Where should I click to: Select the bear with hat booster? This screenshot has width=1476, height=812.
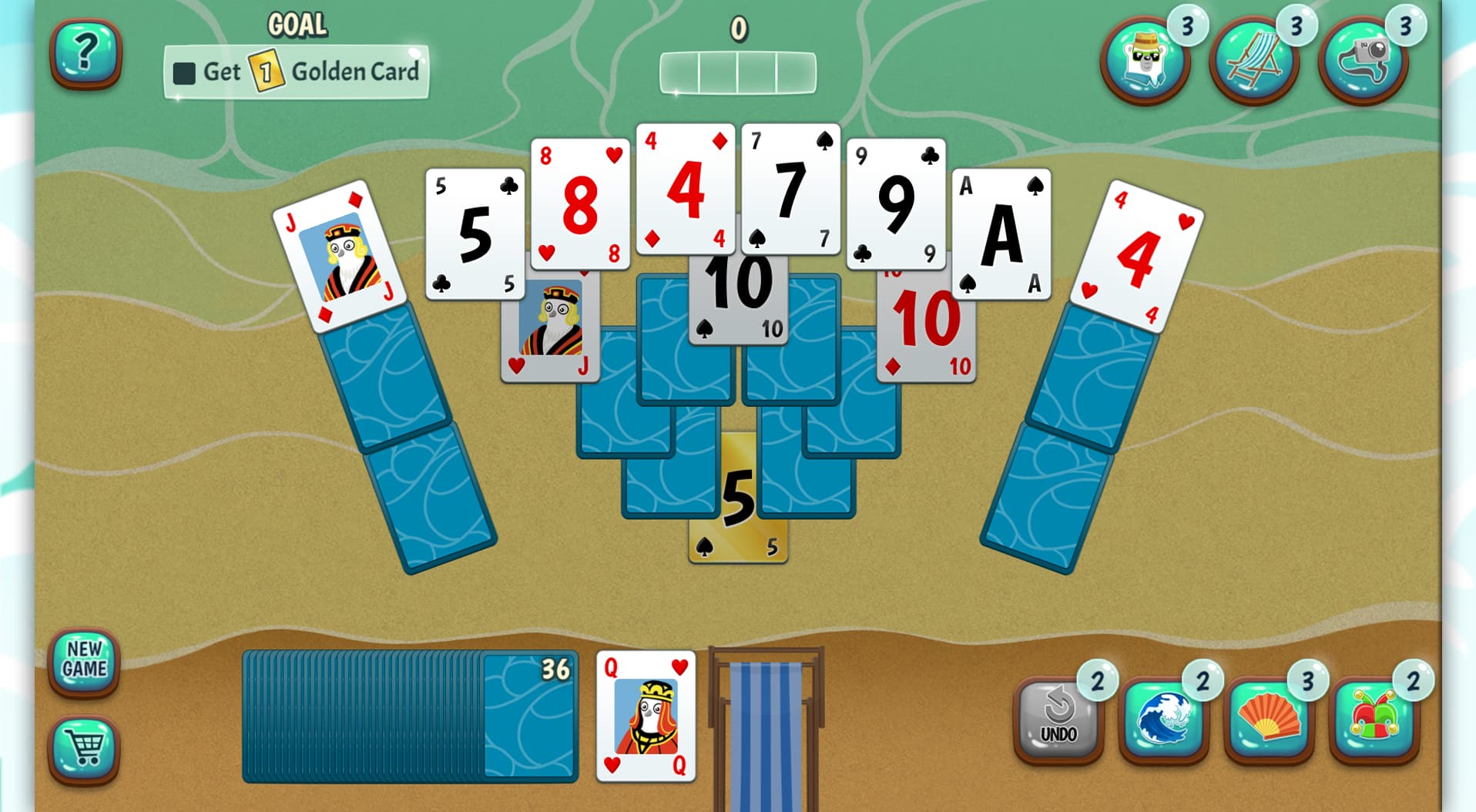(1145, 59)
